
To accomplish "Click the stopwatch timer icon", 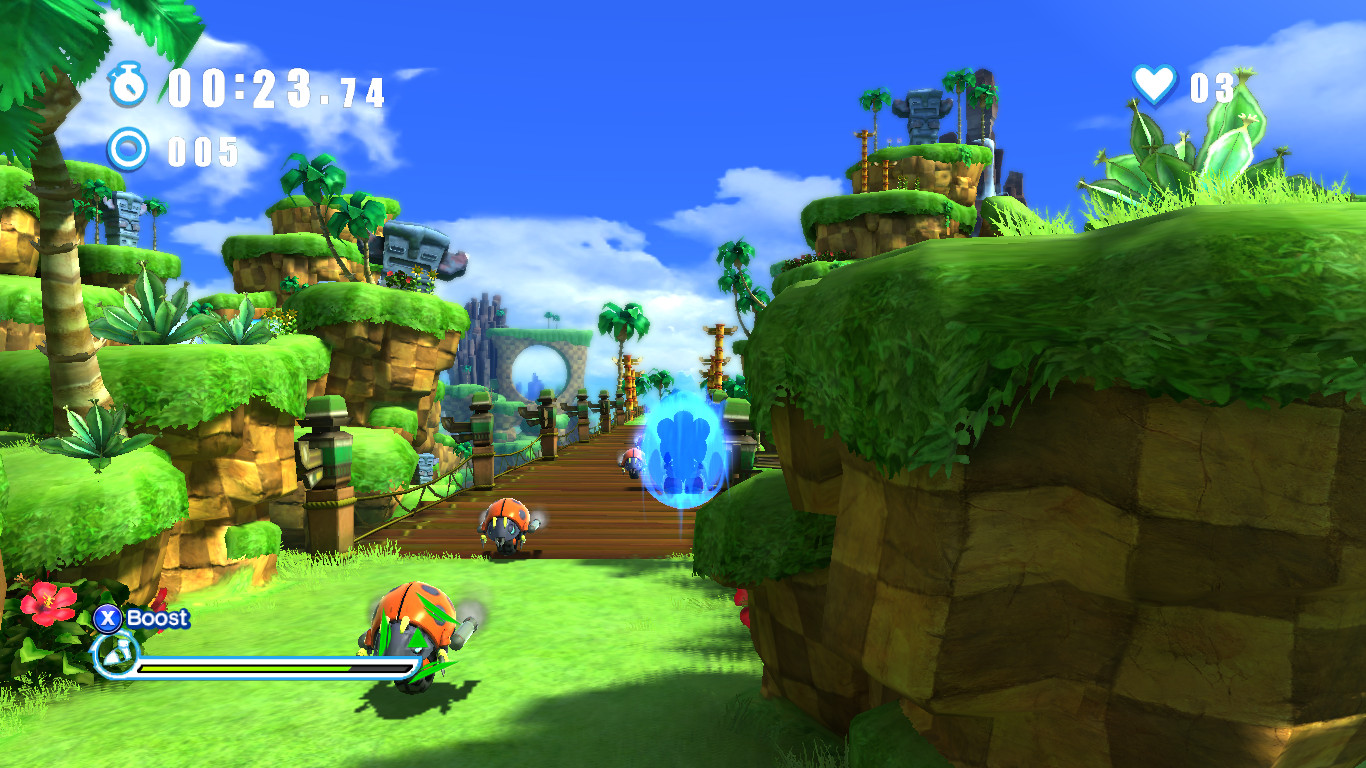I will 128,88.
